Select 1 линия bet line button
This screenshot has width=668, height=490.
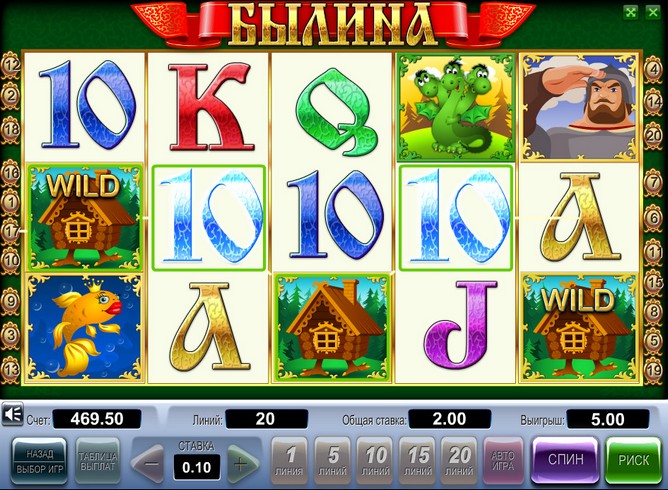coord(290,460)
